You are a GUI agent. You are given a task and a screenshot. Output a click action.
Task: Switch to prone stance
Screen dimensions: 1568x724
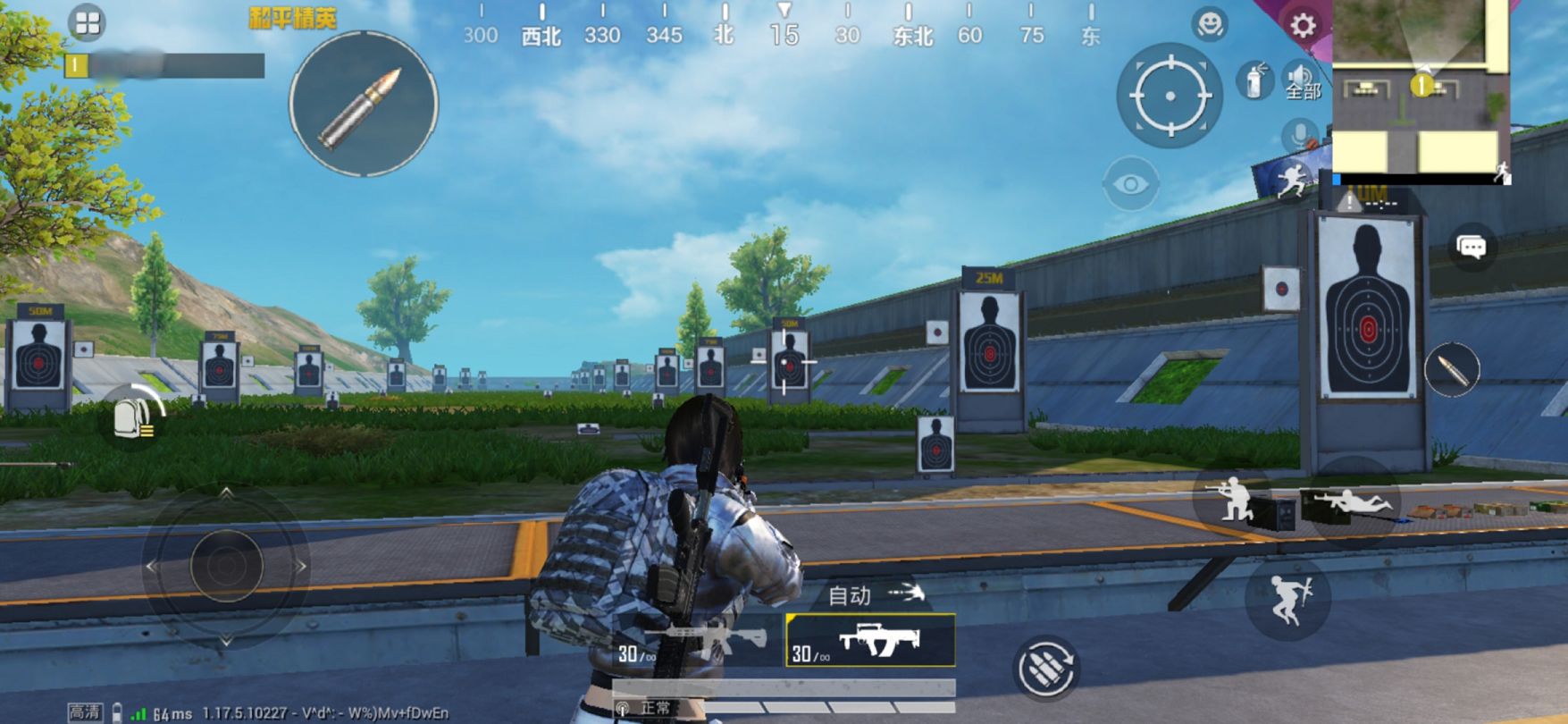click(1350, 503)
